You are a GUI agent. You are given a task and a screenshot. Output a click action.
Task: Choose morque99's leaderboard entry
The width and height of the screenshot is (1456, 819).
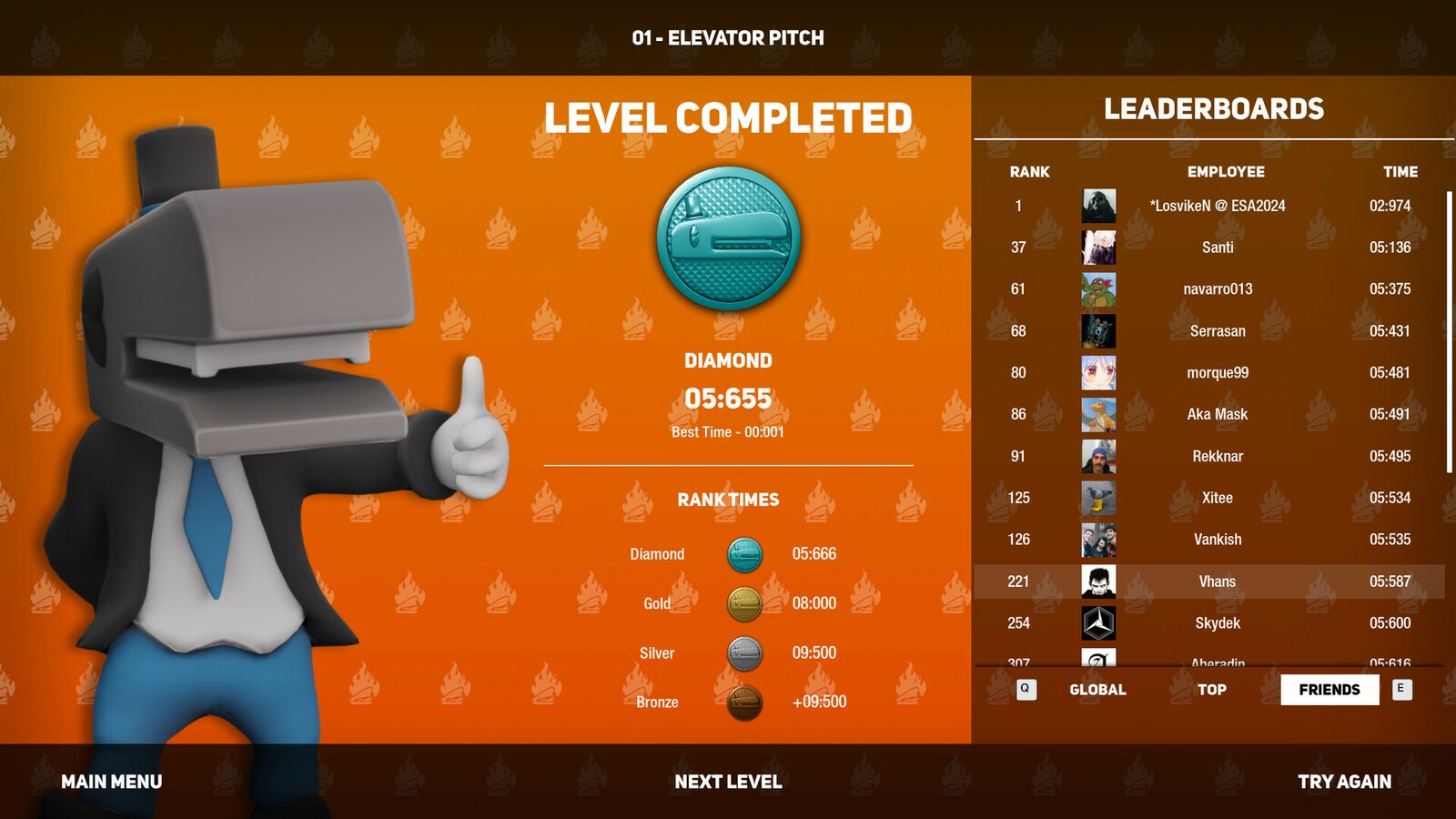(1217, 373)
